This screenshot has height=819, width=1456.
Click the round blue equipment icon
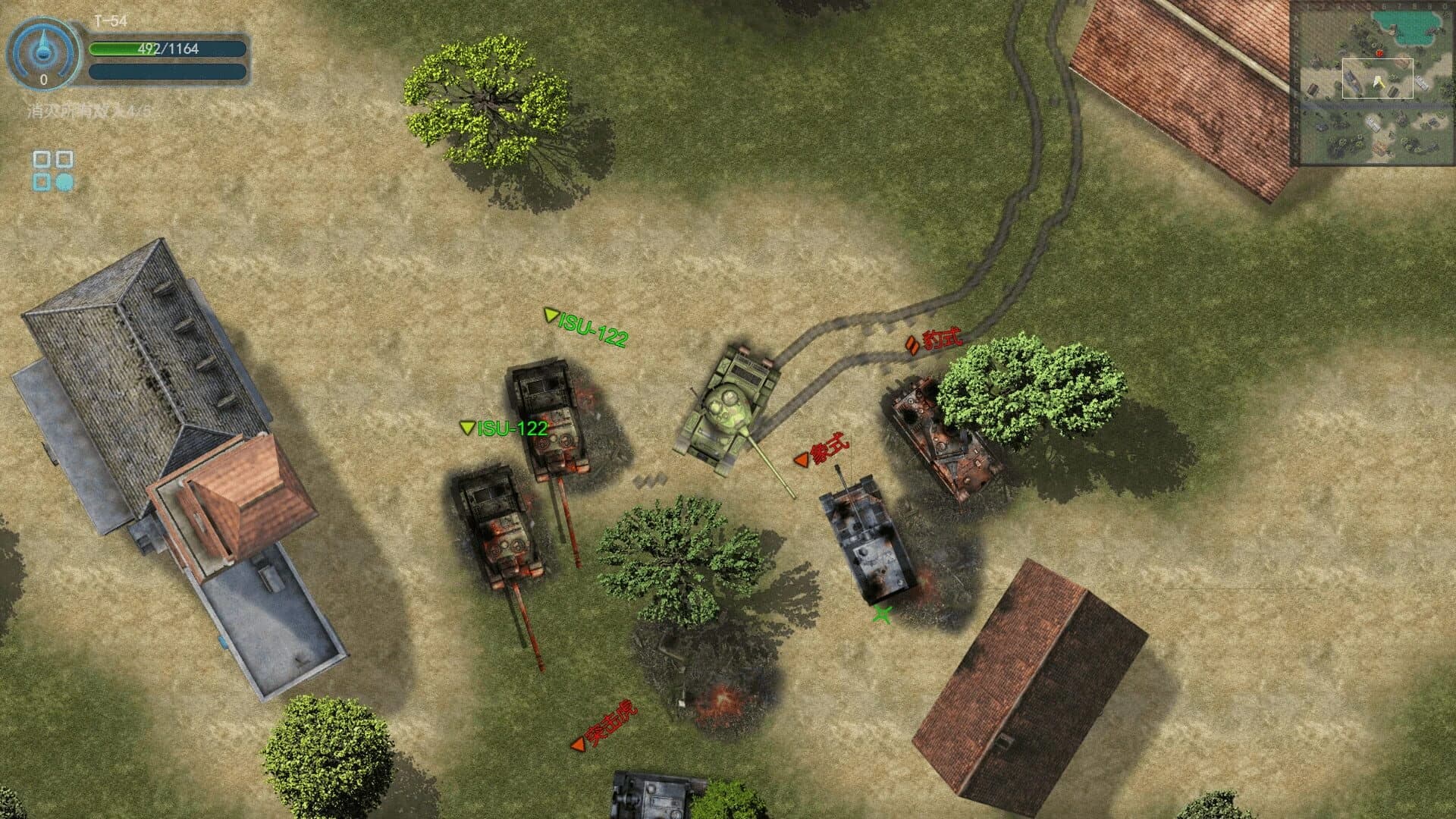(x=65, y=183)
